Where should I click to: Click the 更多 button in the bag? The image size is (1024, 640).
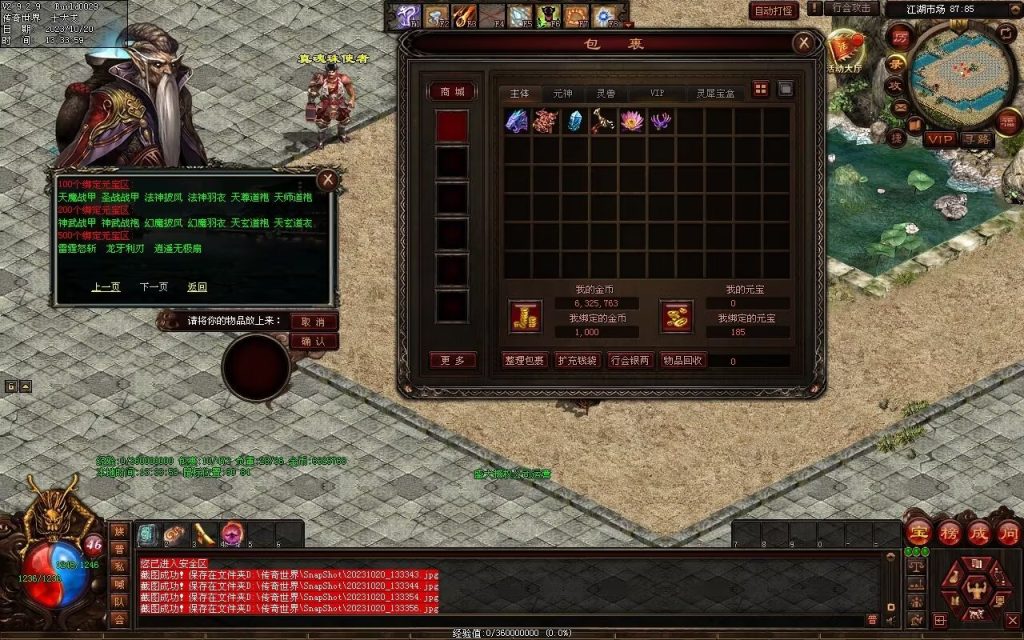pyautogui.click(x=452, y=360)
